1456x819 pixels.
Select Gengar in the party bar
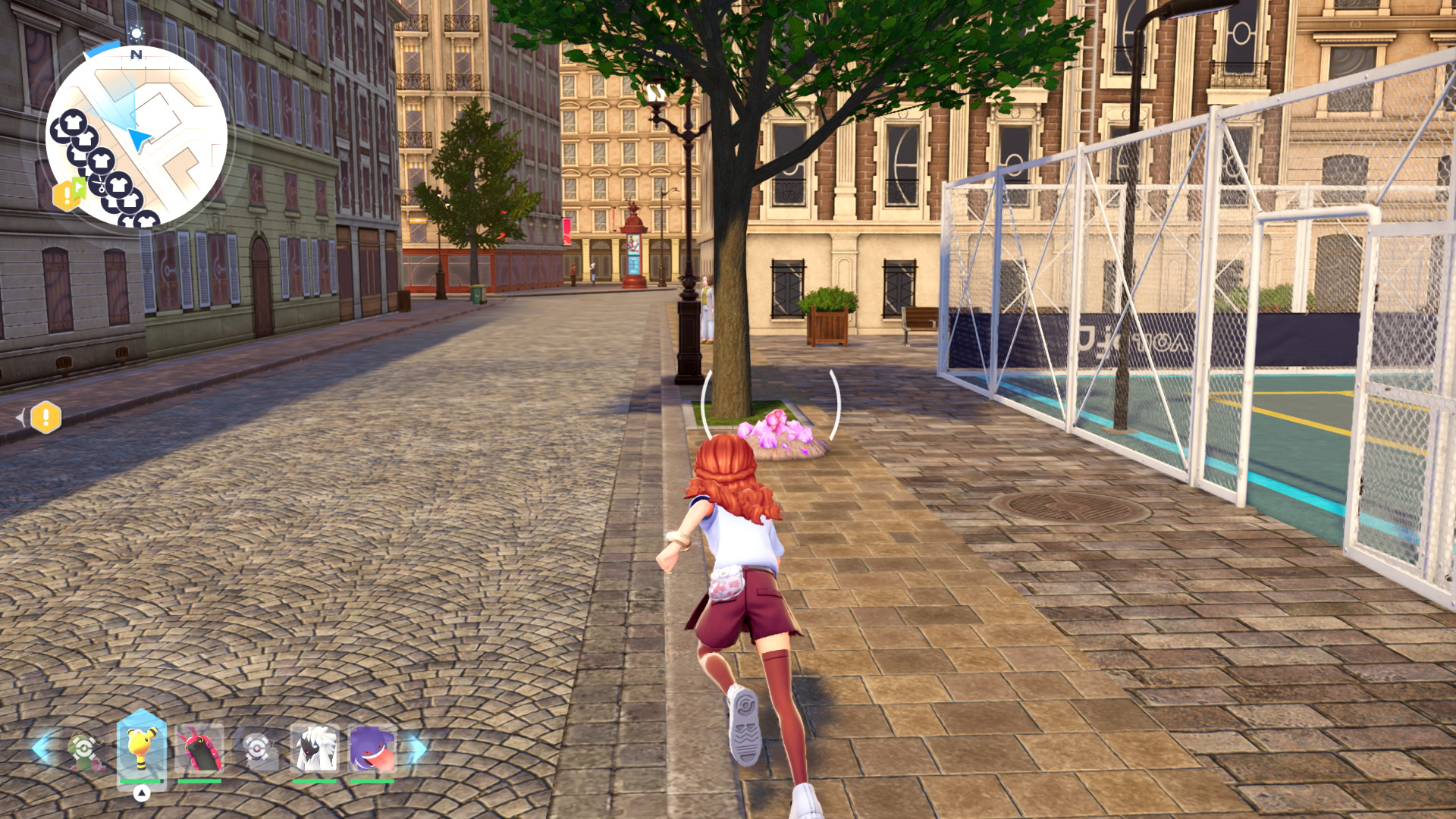click(372, 749)
